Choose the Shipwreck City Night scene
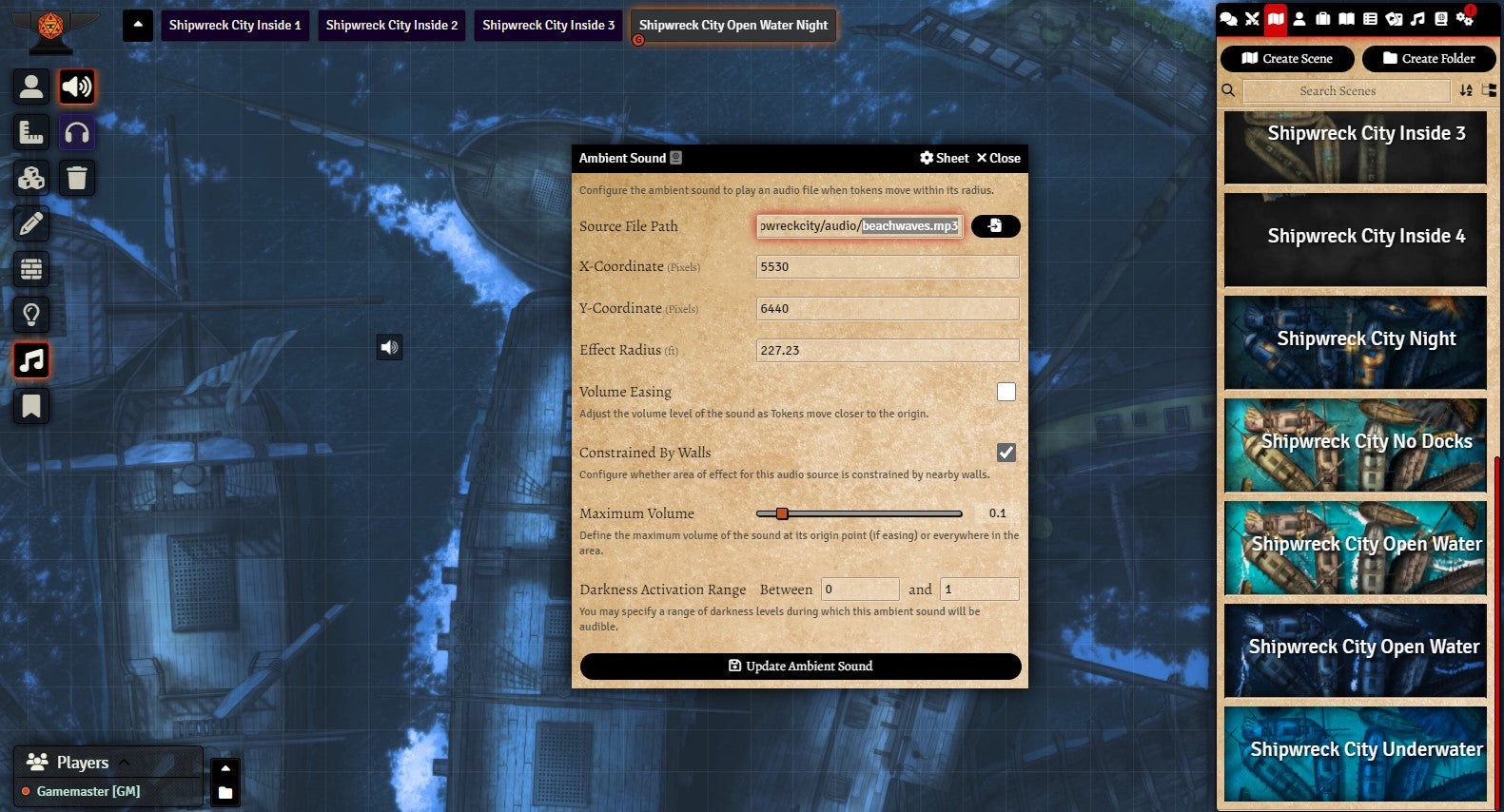 (x=1356, y=341)
